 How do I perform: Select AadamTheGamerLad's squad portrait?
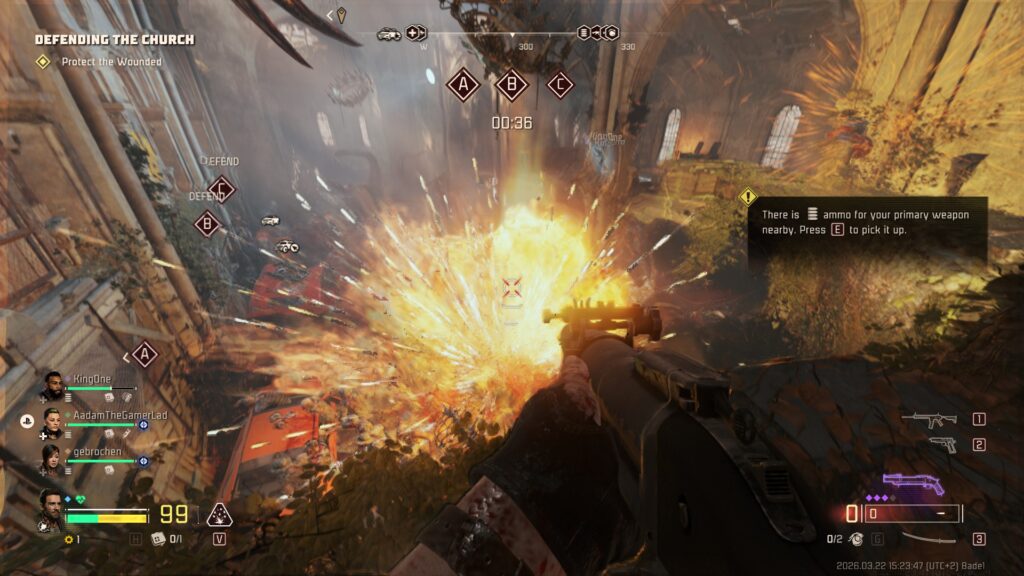tap(52, 421)
